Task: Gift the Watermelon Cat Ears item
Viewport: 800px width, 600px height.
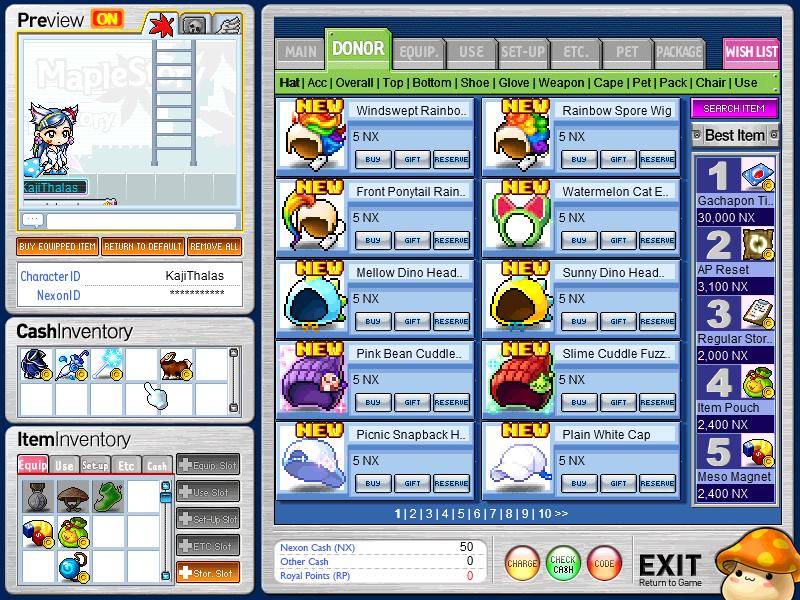Action: pyautogui.click(x=618, y=240)
